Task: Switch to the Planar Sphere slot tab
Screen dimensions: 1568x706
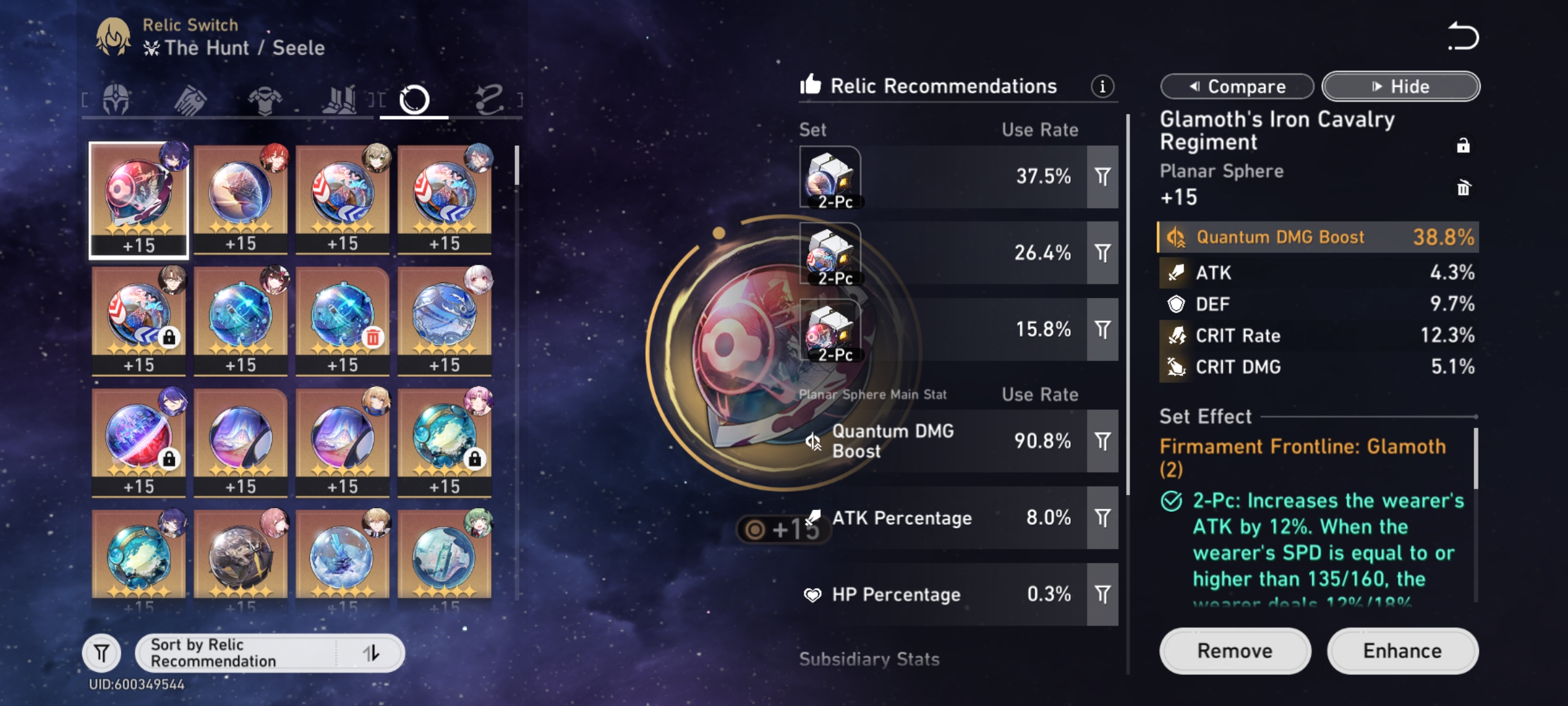Action: point(416,99)
